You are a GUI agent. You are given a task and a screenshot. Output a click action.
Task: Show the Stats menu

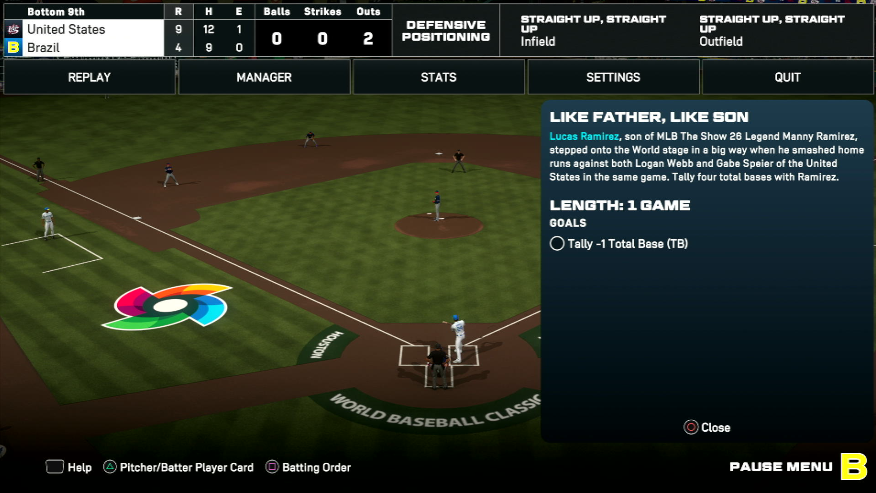pos(438,77)
